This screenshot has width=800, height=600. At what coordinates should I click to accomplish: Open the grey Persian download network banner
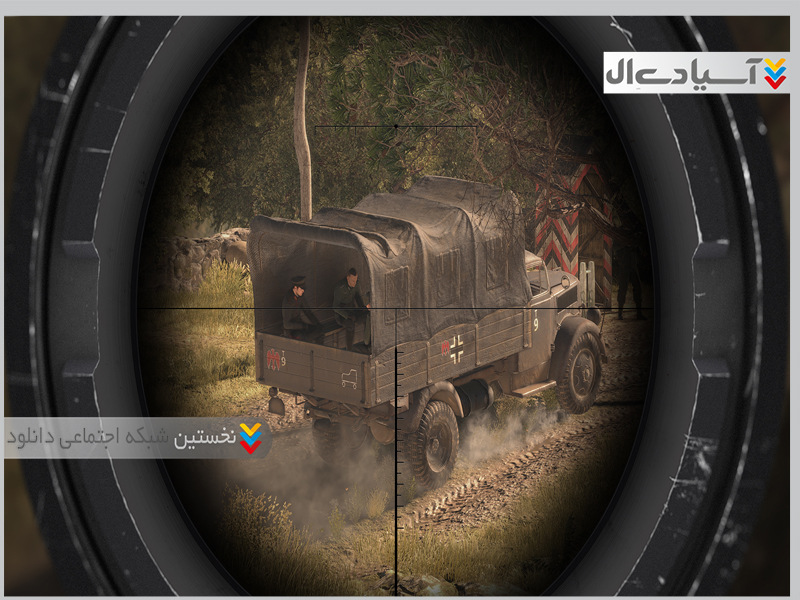pyautogui.click(x=137, y=438)
